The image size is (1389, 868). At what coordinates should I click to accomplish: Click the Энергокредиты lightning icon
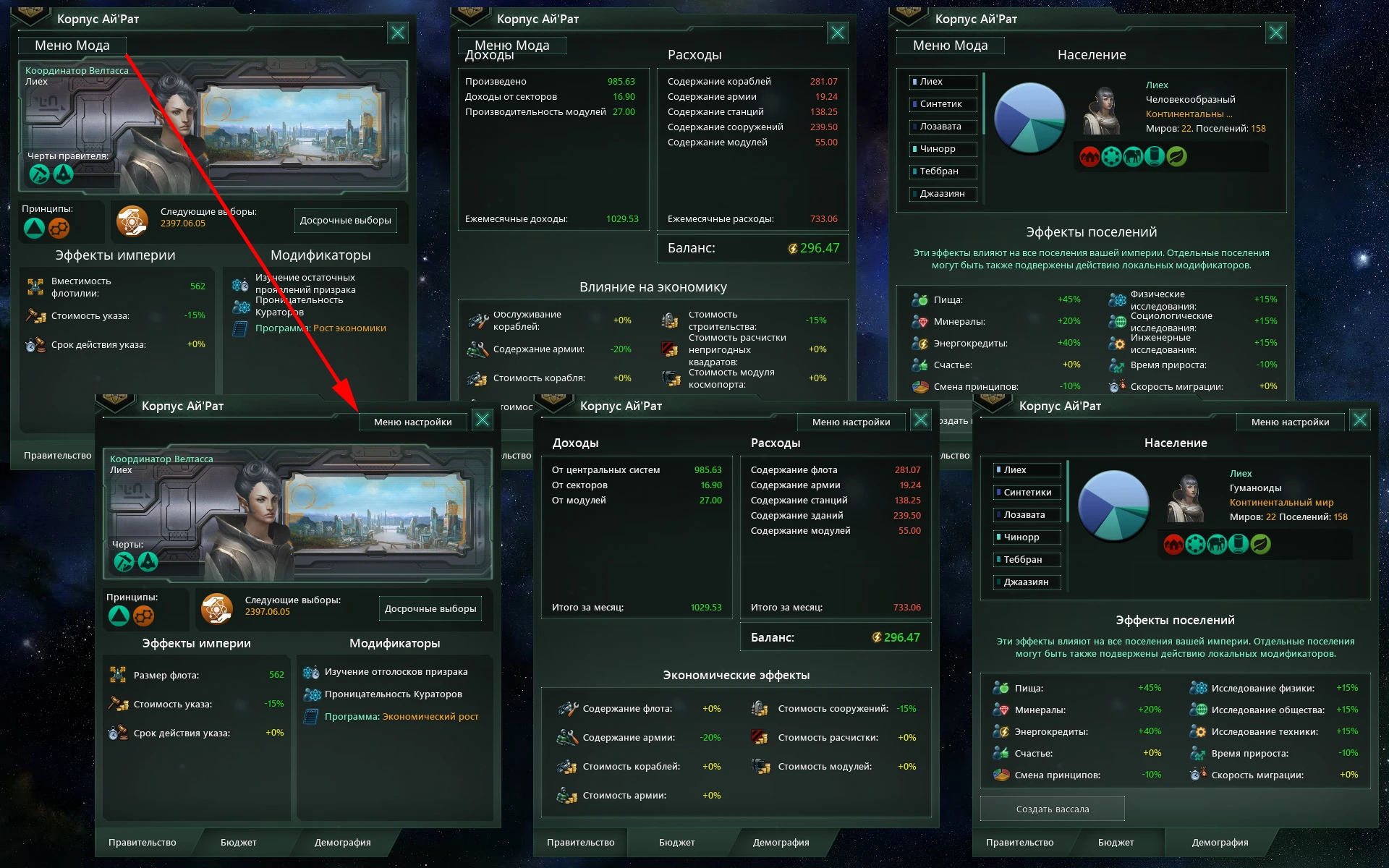pos(1003,731)
